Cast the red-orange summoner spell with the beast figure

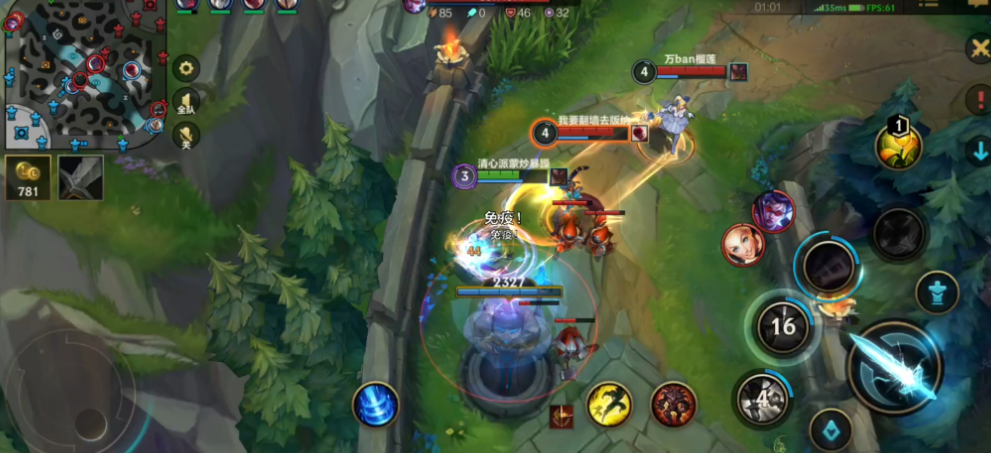click(x=673, y=403)
